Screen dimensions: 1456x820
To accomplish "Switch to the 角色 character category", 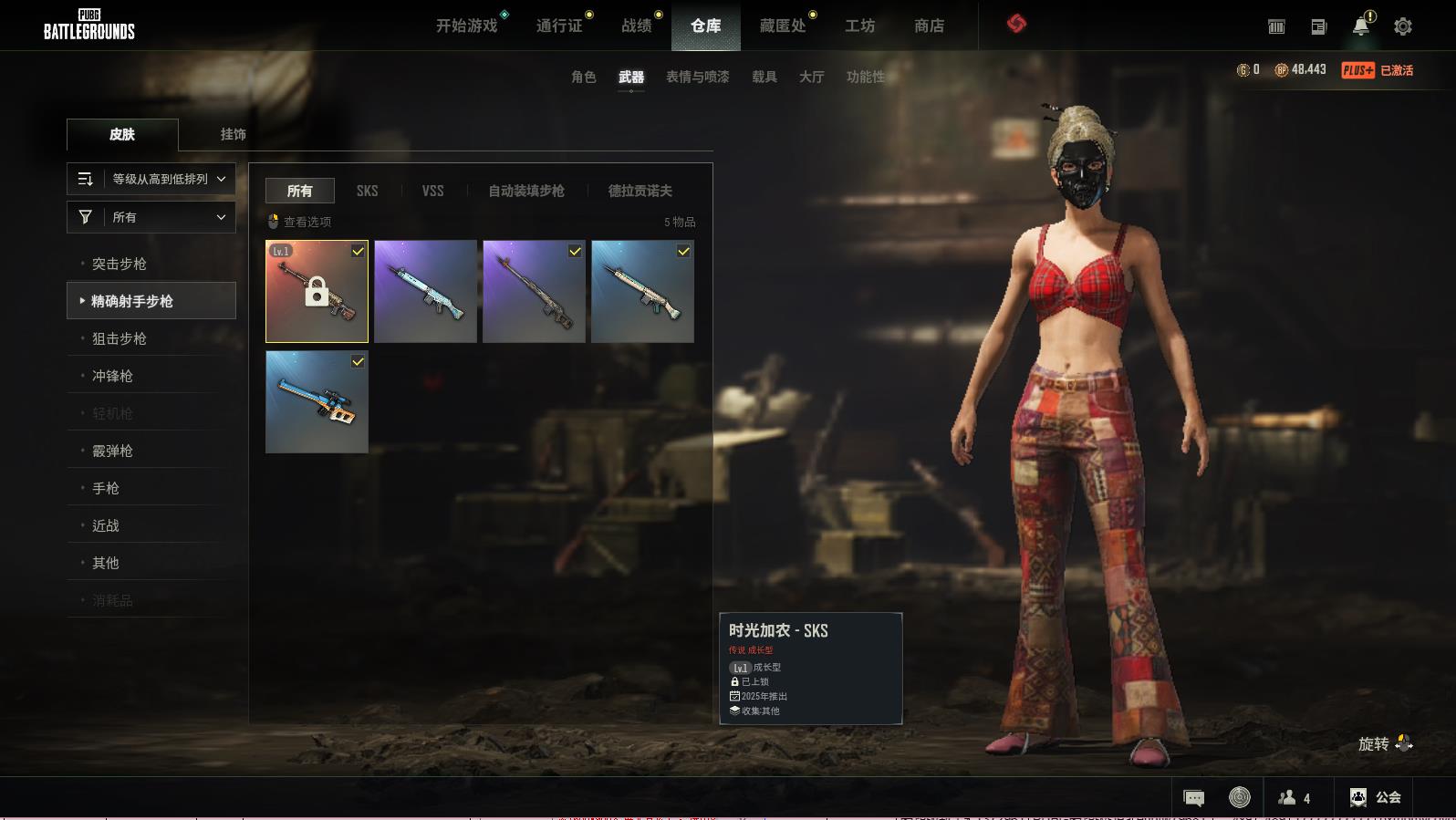I will tap(583, 77).
